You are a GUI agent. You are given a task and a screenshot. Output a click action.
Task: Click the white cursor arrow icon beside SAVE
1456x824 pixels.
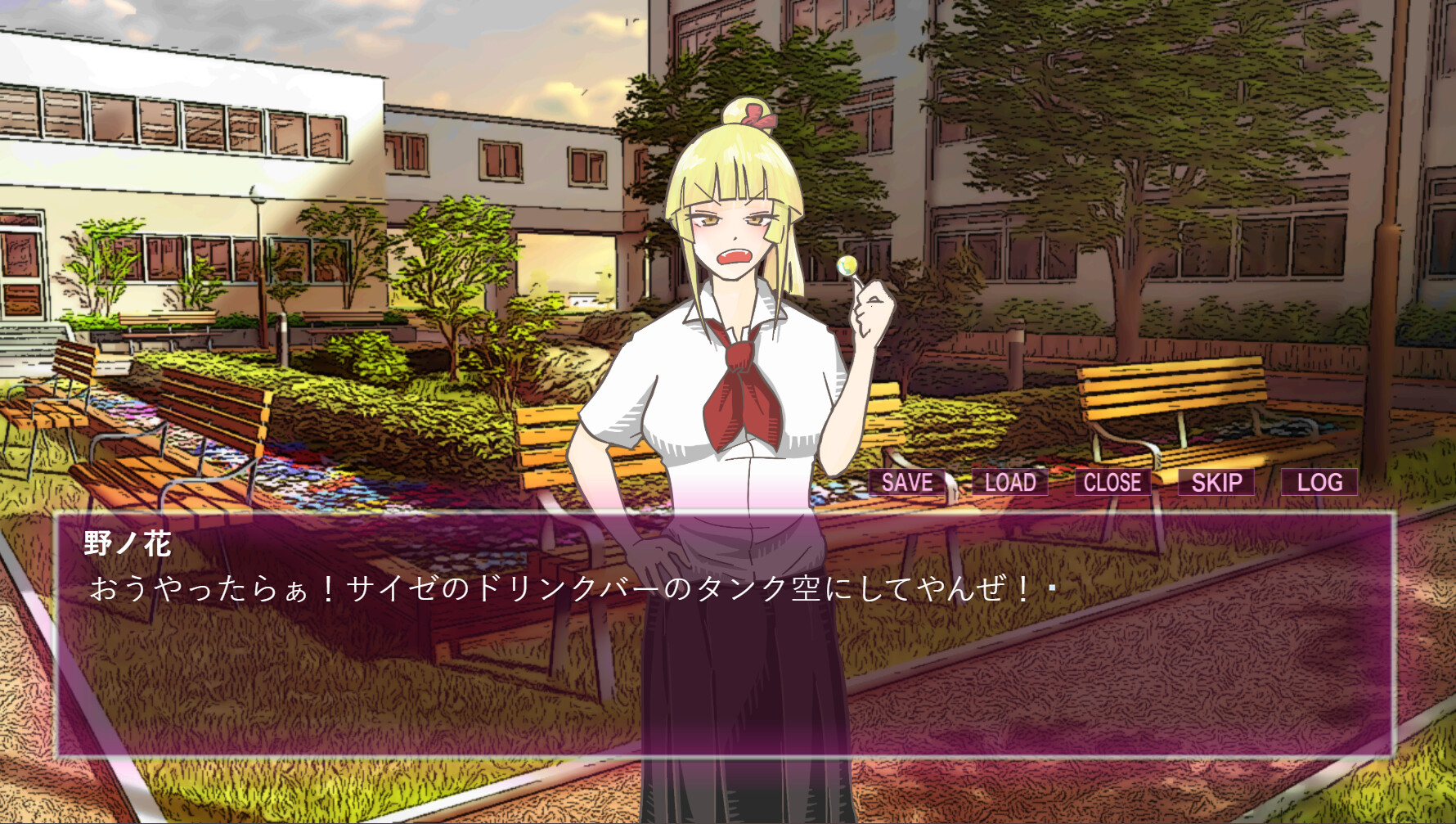(951, 483)
